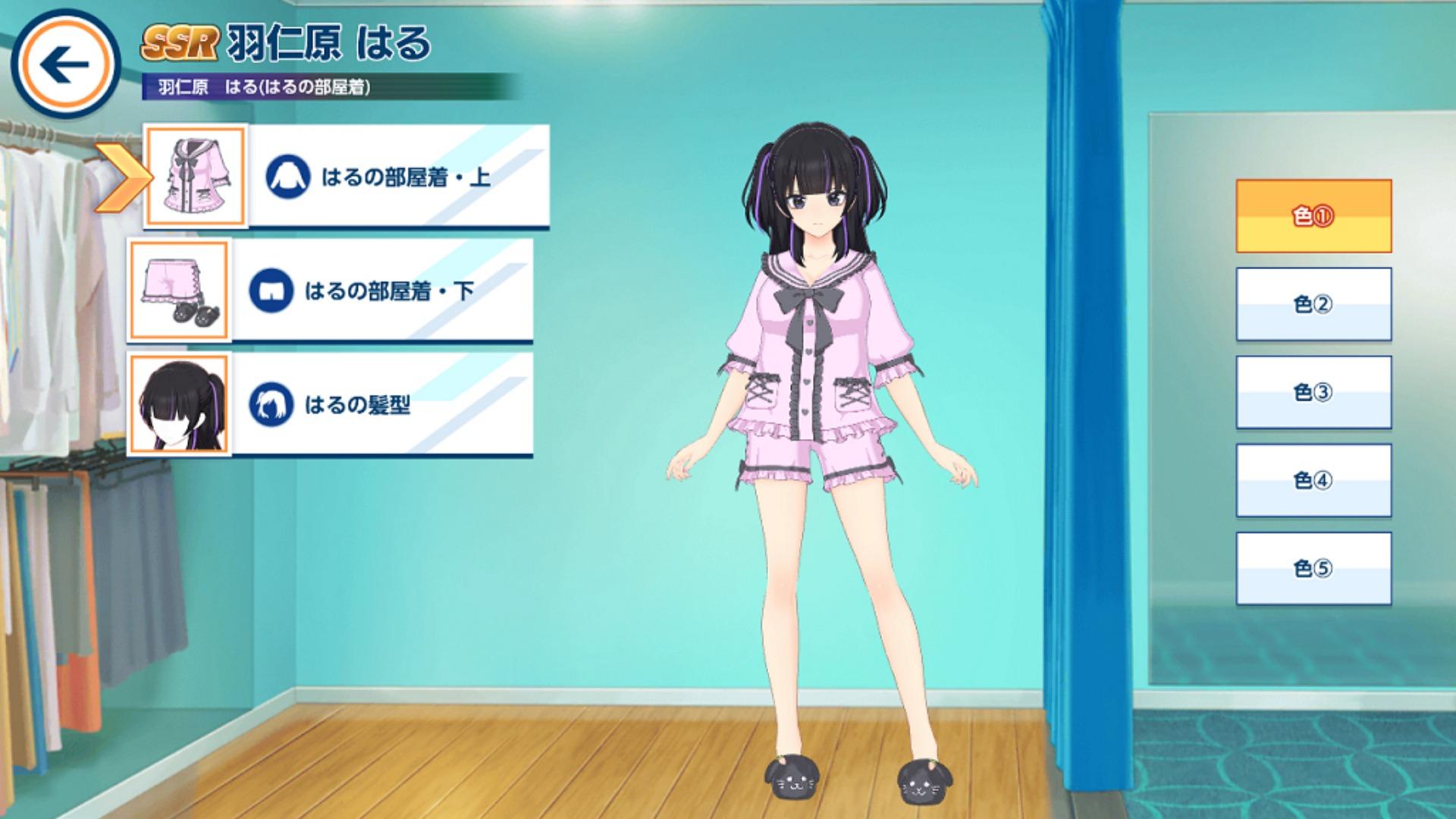Select color option 色⑤

click(1313, 568)
